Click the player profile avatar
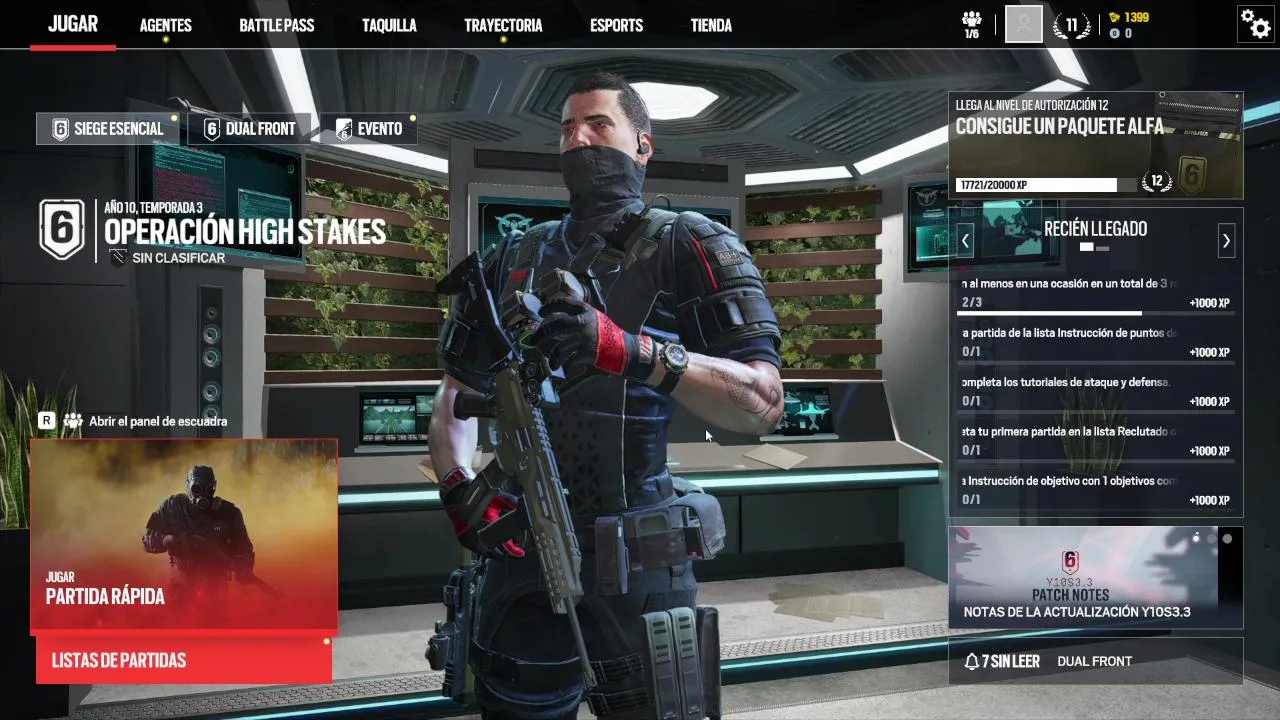1280x720 pixels. (x=1023, y=24)
